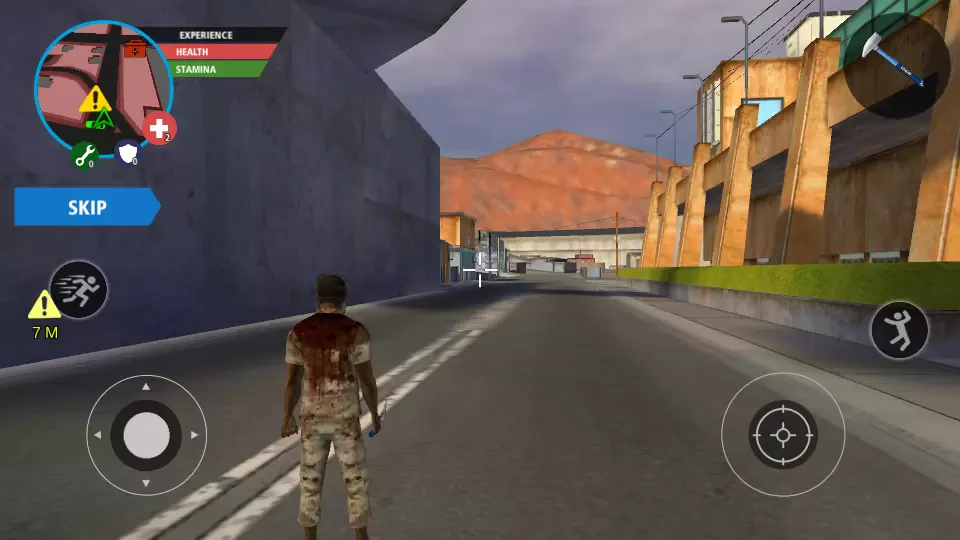
Task: Use the red medkit cross icon
Action: pyautogui.click(x=159, y=128)
